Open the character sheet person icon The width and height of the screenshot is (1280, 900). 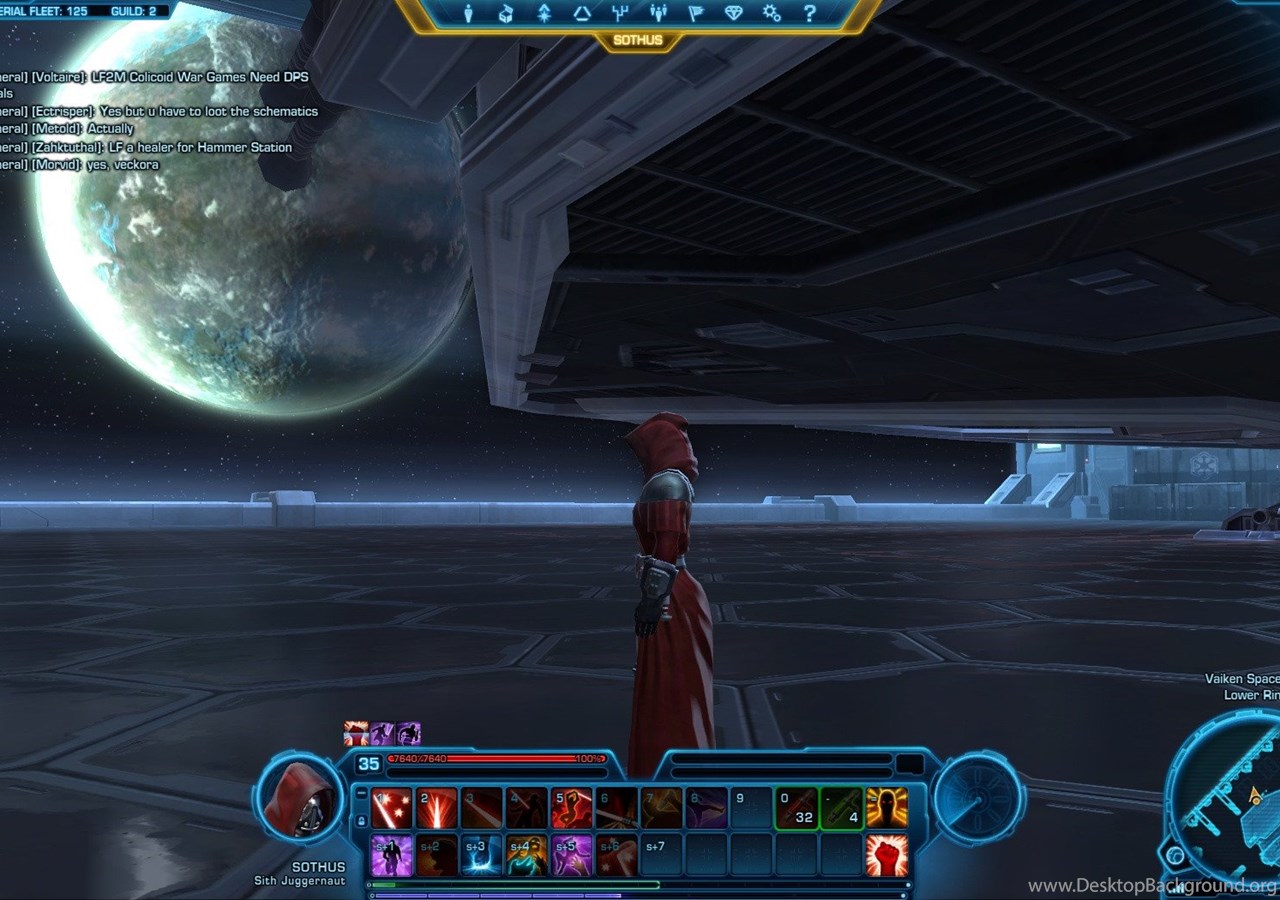point(468,13)
